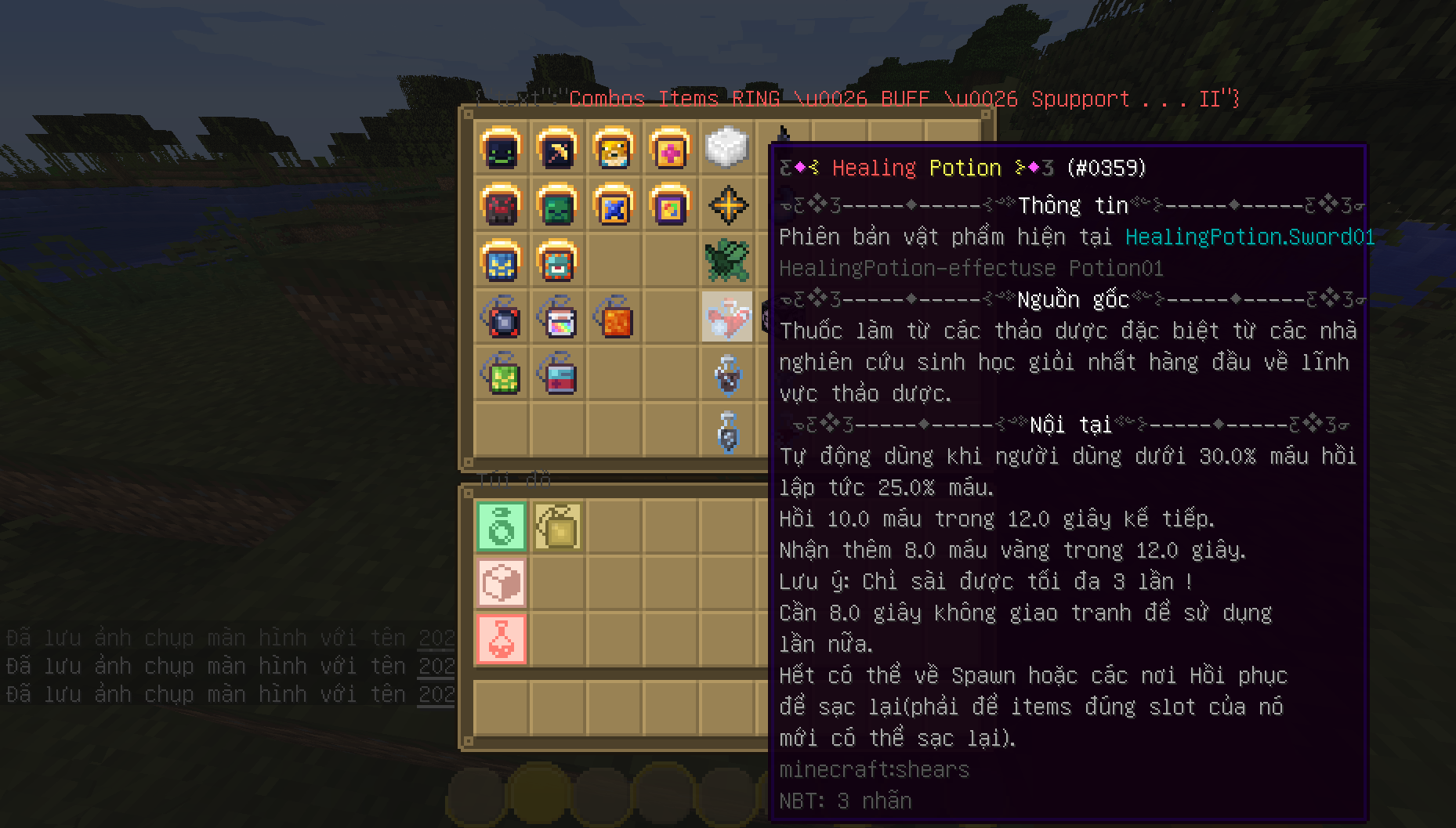The height and width of the screenshot is (828, 1456).
Task: Take the white block item
Action: point(726,147)
